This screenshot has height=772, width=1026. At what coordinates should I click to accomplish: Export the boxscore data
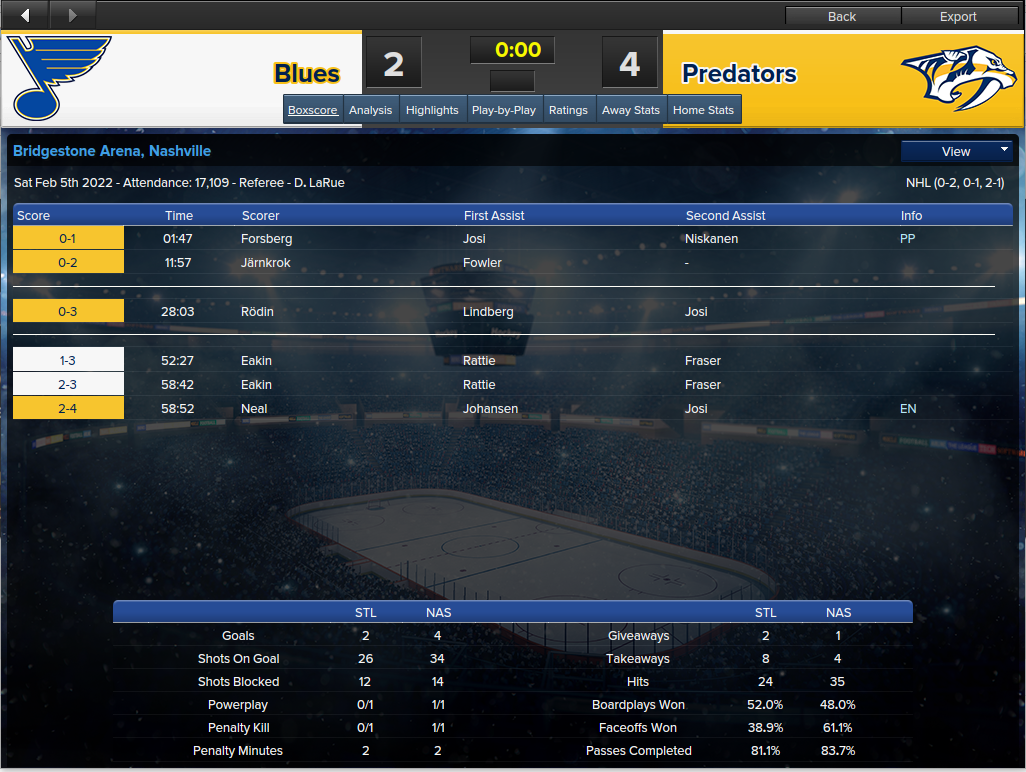[958, 16]
